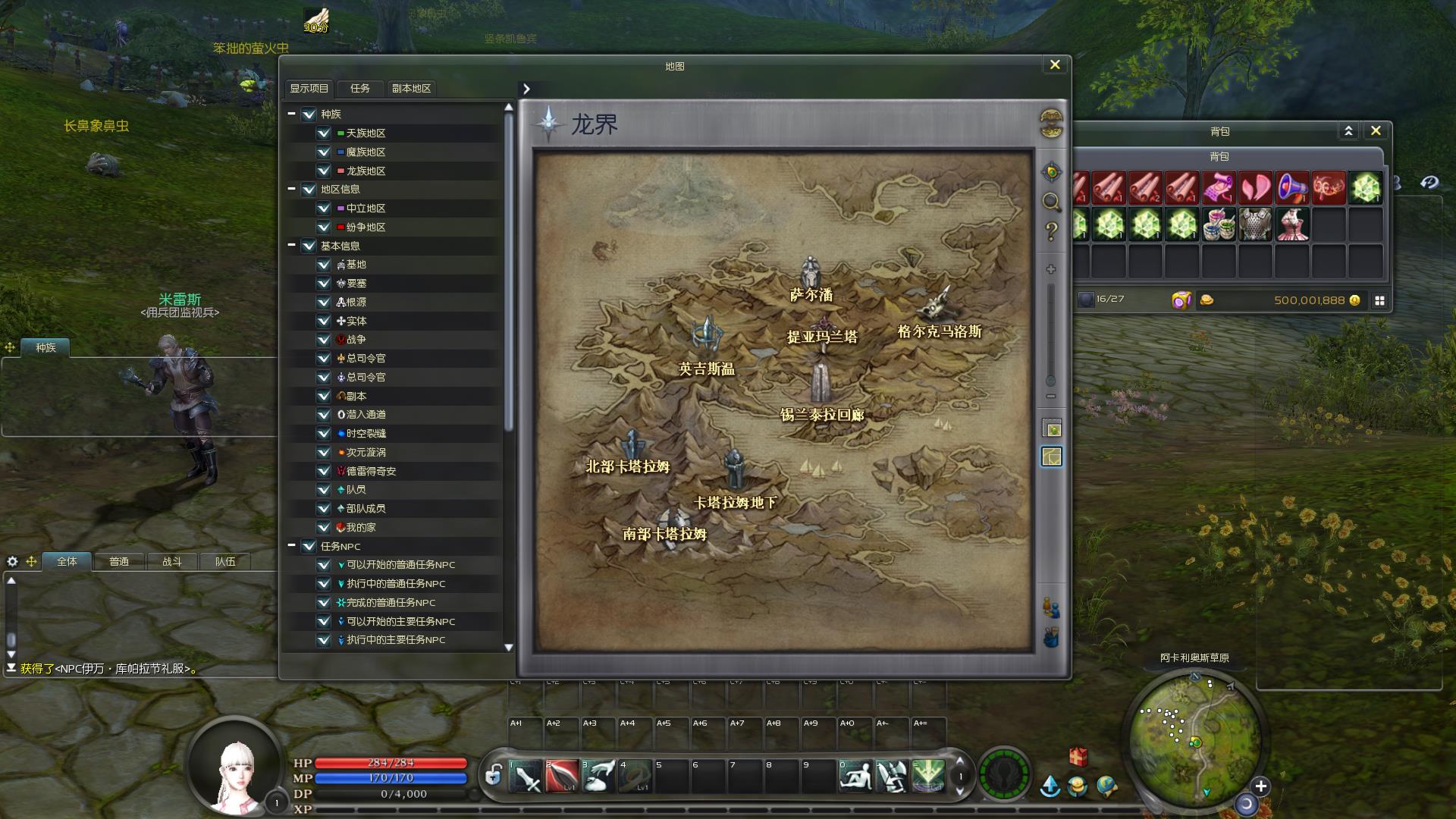Select the pink dress item slot
Image resolution: width=1456 pixels, height=819 pixels.
1292,225
